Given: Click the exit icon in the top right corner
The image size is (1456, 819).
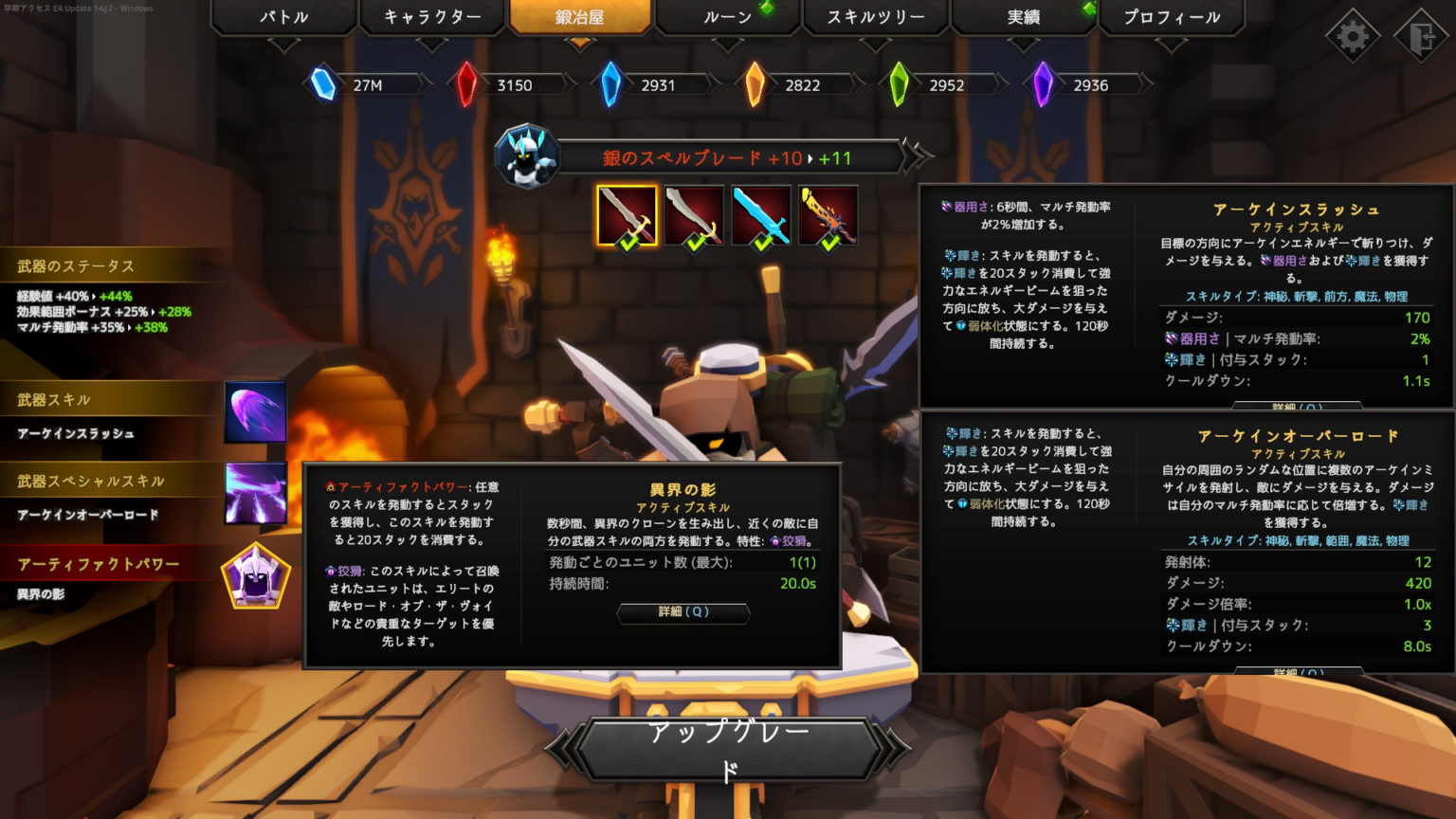Looking at the screenshot, I should pos(1421,35).
